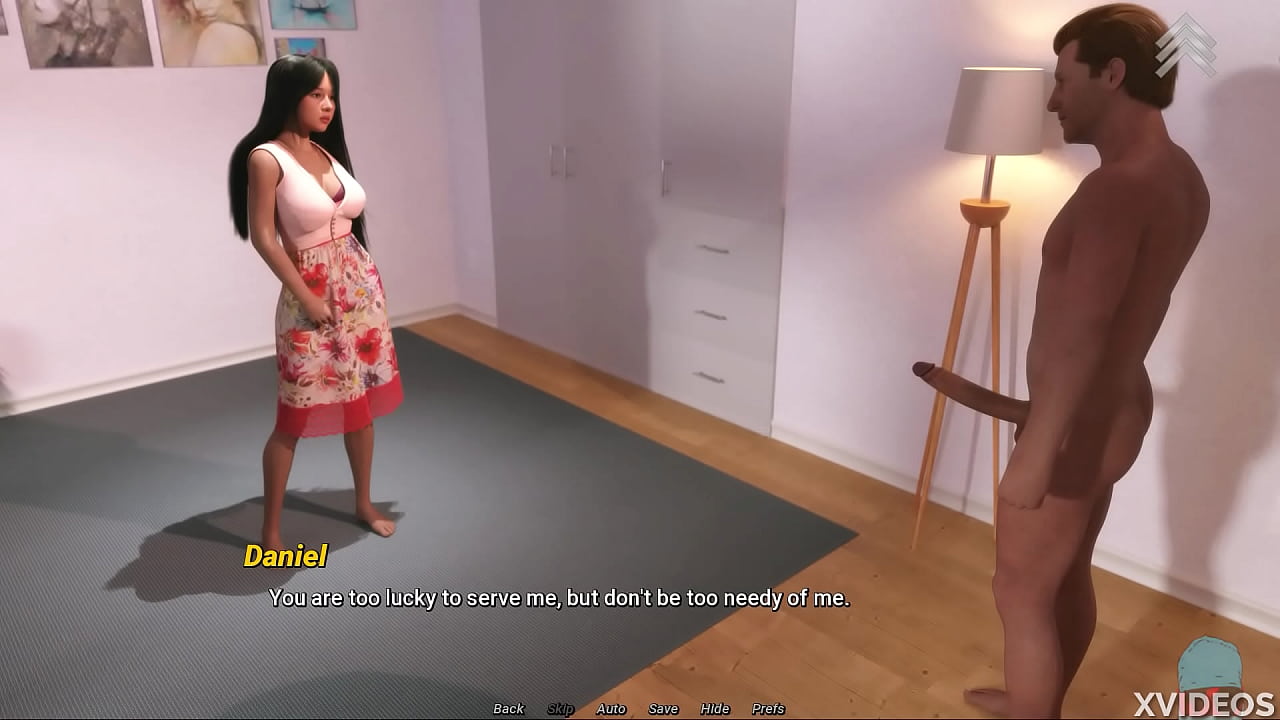The width and height of the screenshot is (1280, 720).
Task: Select Back to rewind dialogue
Action: pos(507,708)
